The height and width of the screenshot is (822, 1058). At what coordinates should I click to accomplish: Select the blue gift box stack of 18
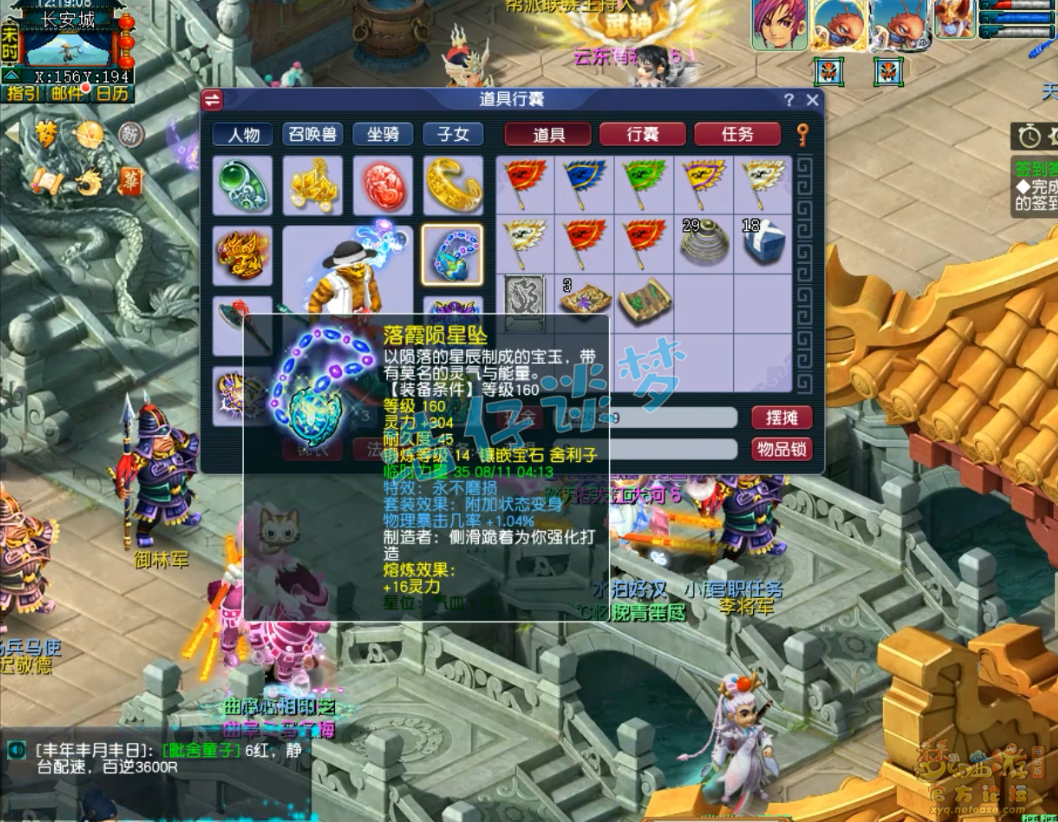(762, 243)
